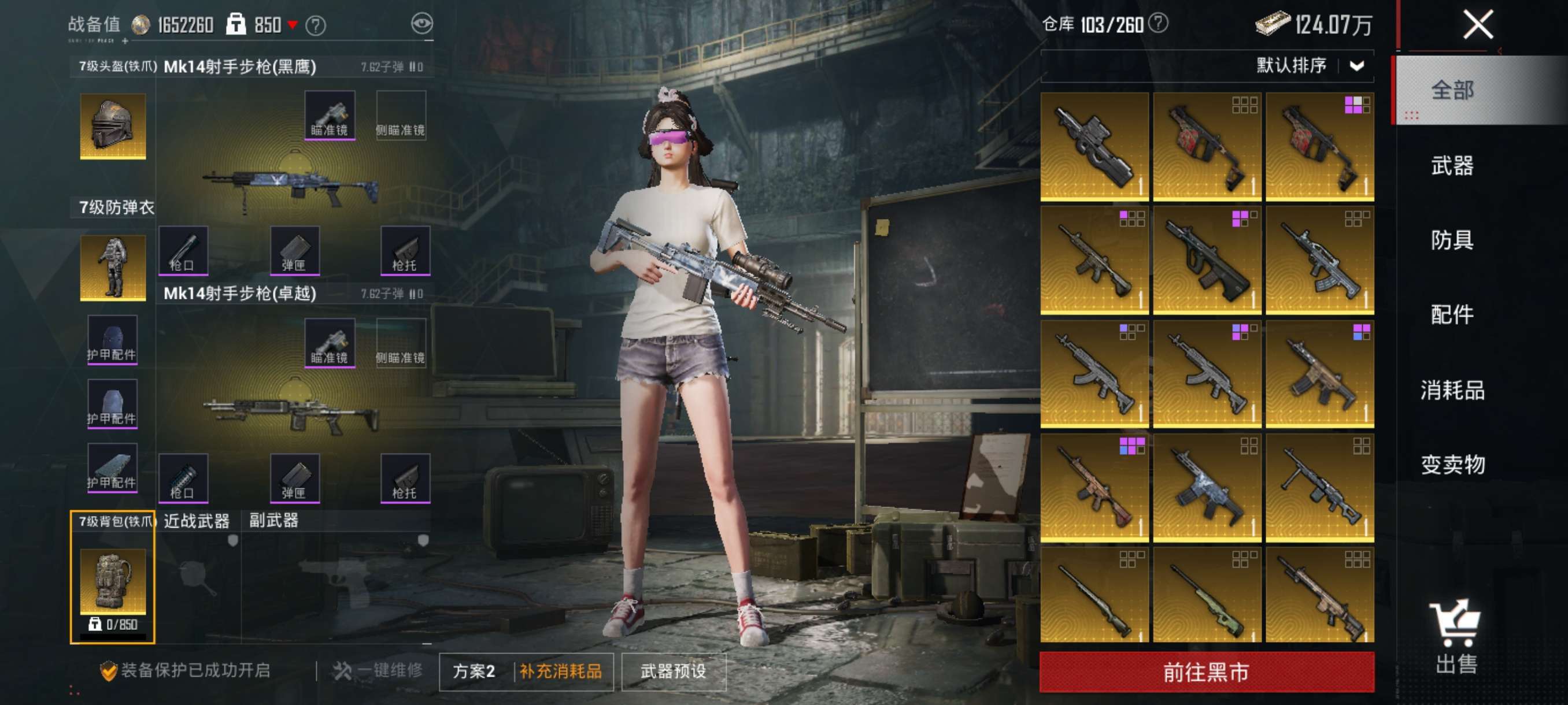Viewport: 1568px width, 705px height.
Task: Select the 配件 category tab
Action: point(1452,314)
